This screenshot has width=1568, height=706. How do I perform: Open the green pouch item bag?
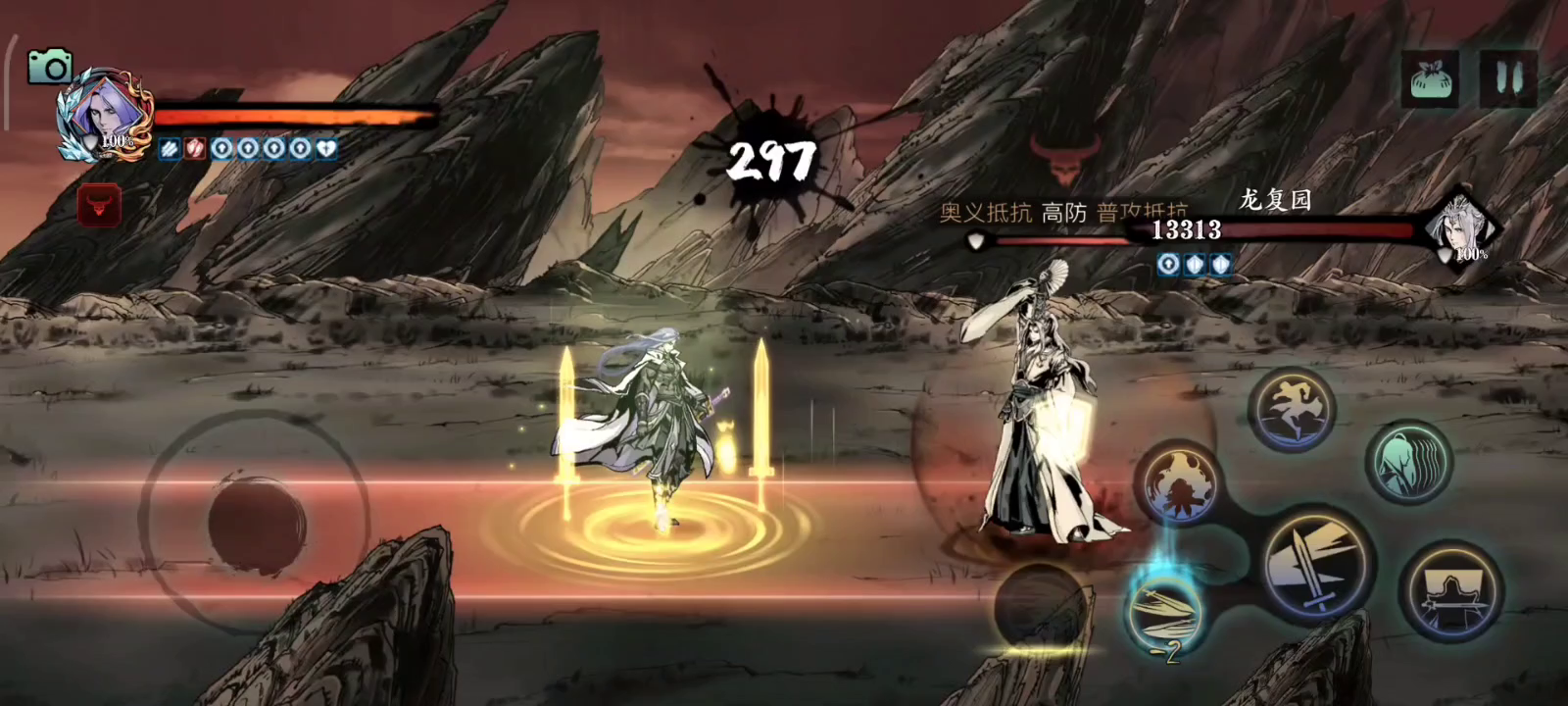pos(1434,78)
